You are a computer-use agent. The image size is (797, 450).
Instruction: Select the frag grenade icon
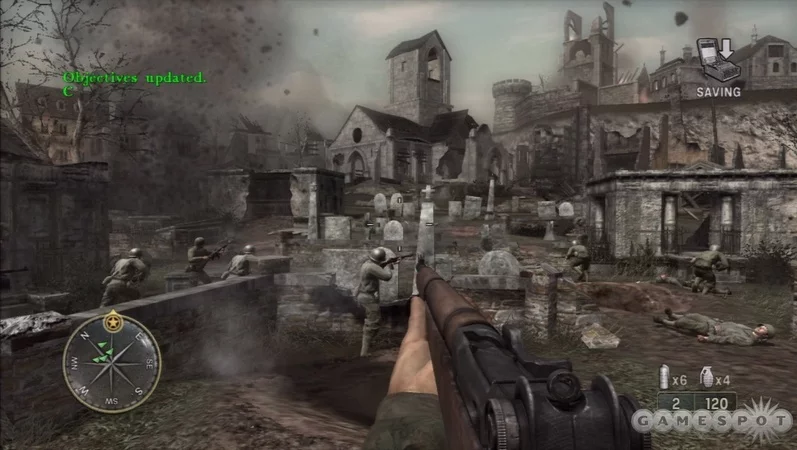pyautogui.click(x=705, y=379)
